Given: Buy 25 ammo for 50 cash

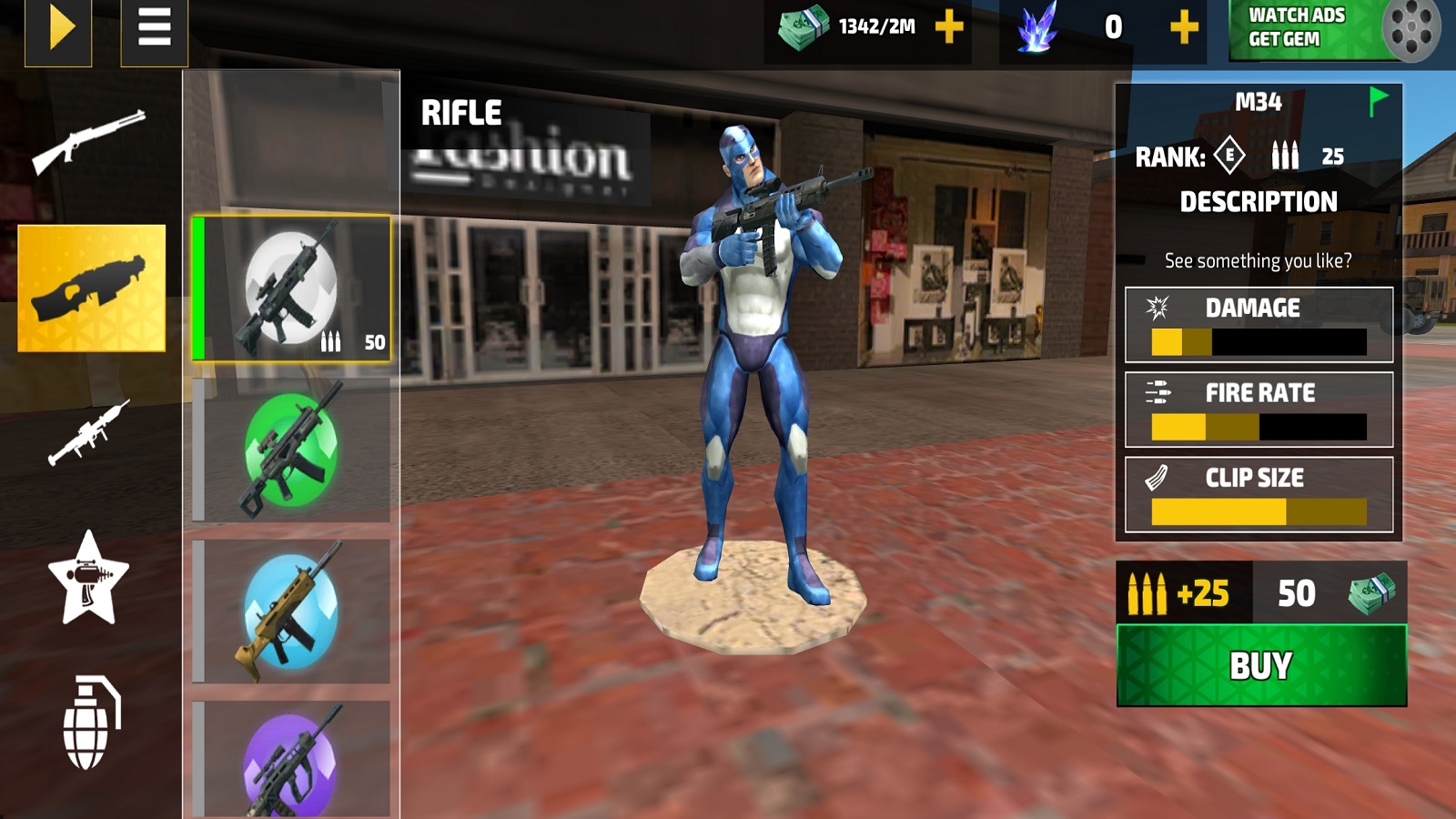Looking at the screenshot, I should [1261, 665].
